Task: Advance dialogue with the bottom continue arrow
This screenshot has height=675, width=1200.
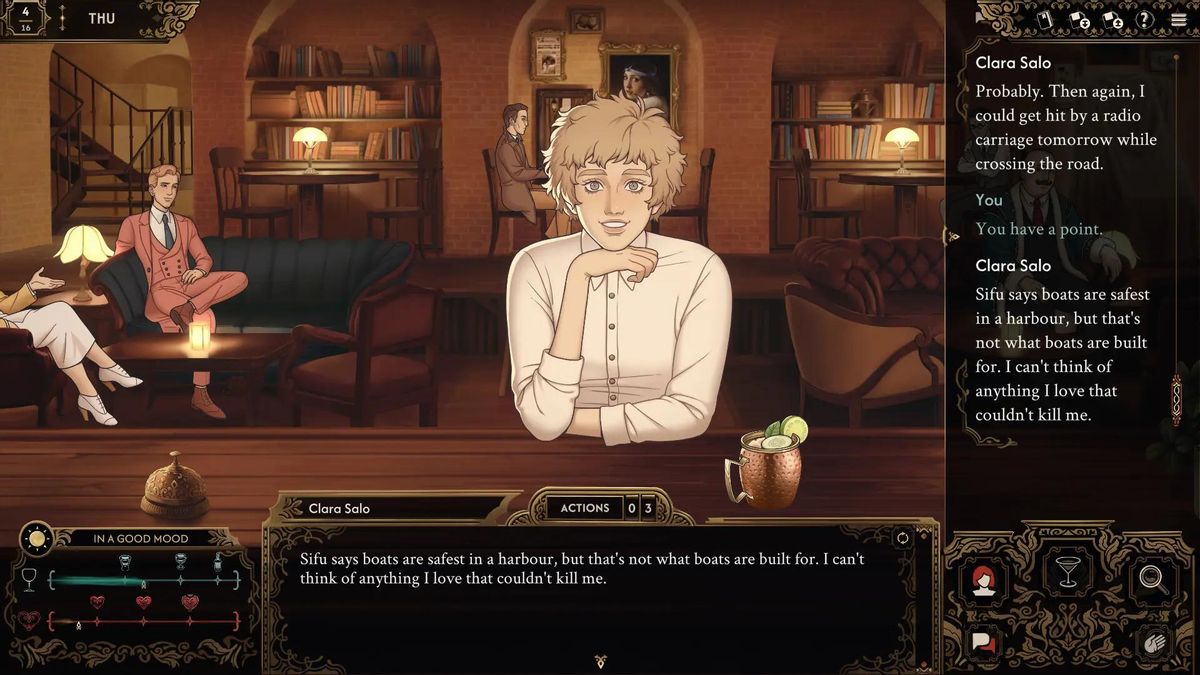Action: pos(601,661)
